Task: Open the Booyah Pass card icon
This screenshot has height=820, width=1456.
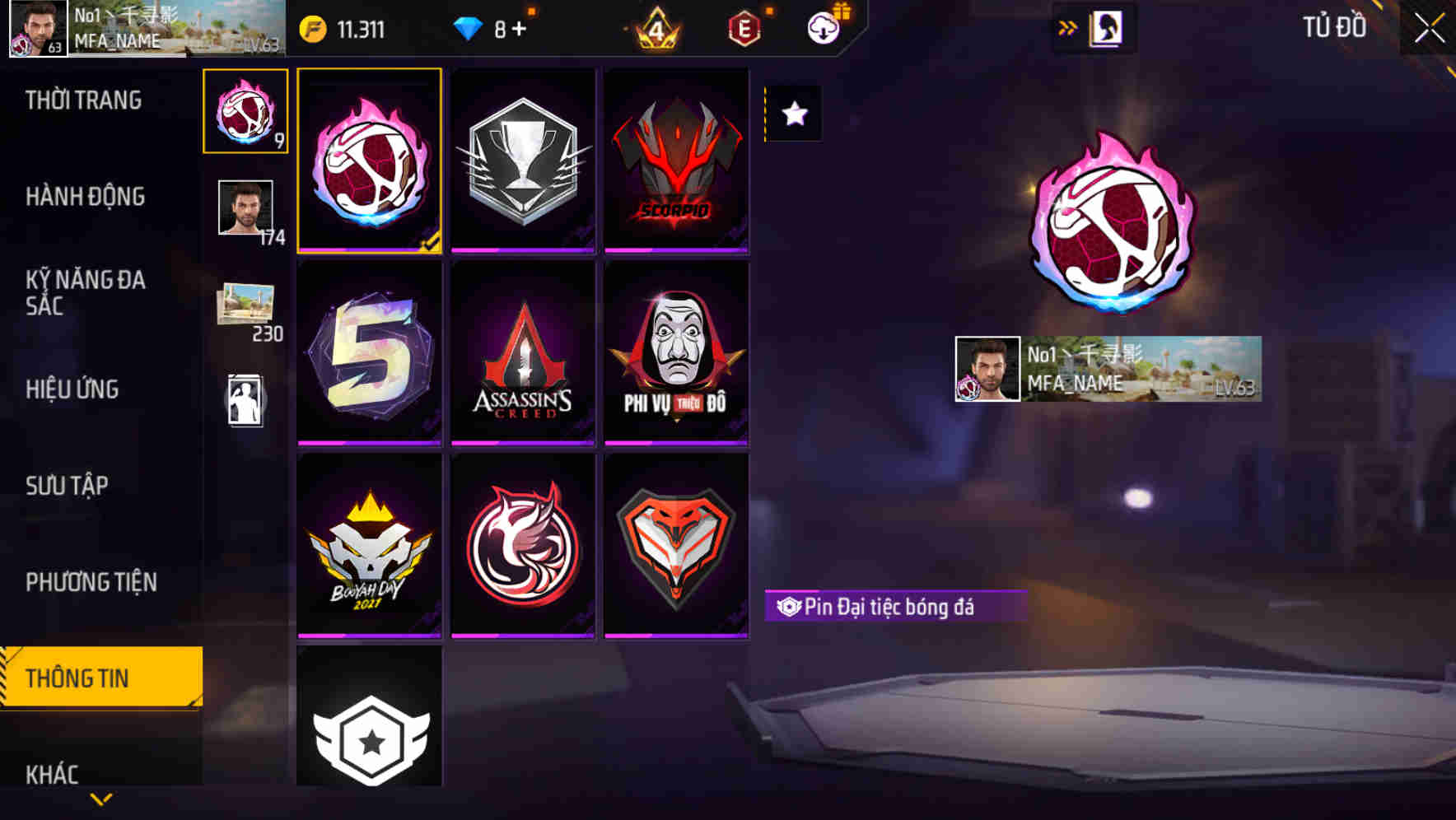Action: (x=1103, y=26)
